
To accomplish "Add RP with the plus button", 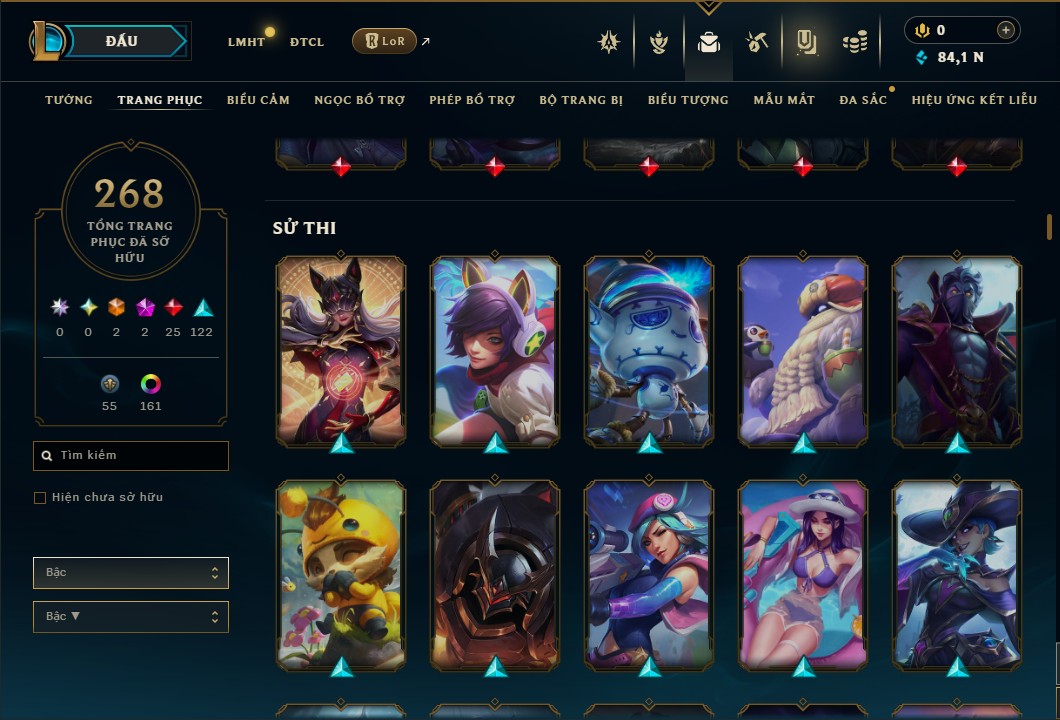I will point(1006,30).
